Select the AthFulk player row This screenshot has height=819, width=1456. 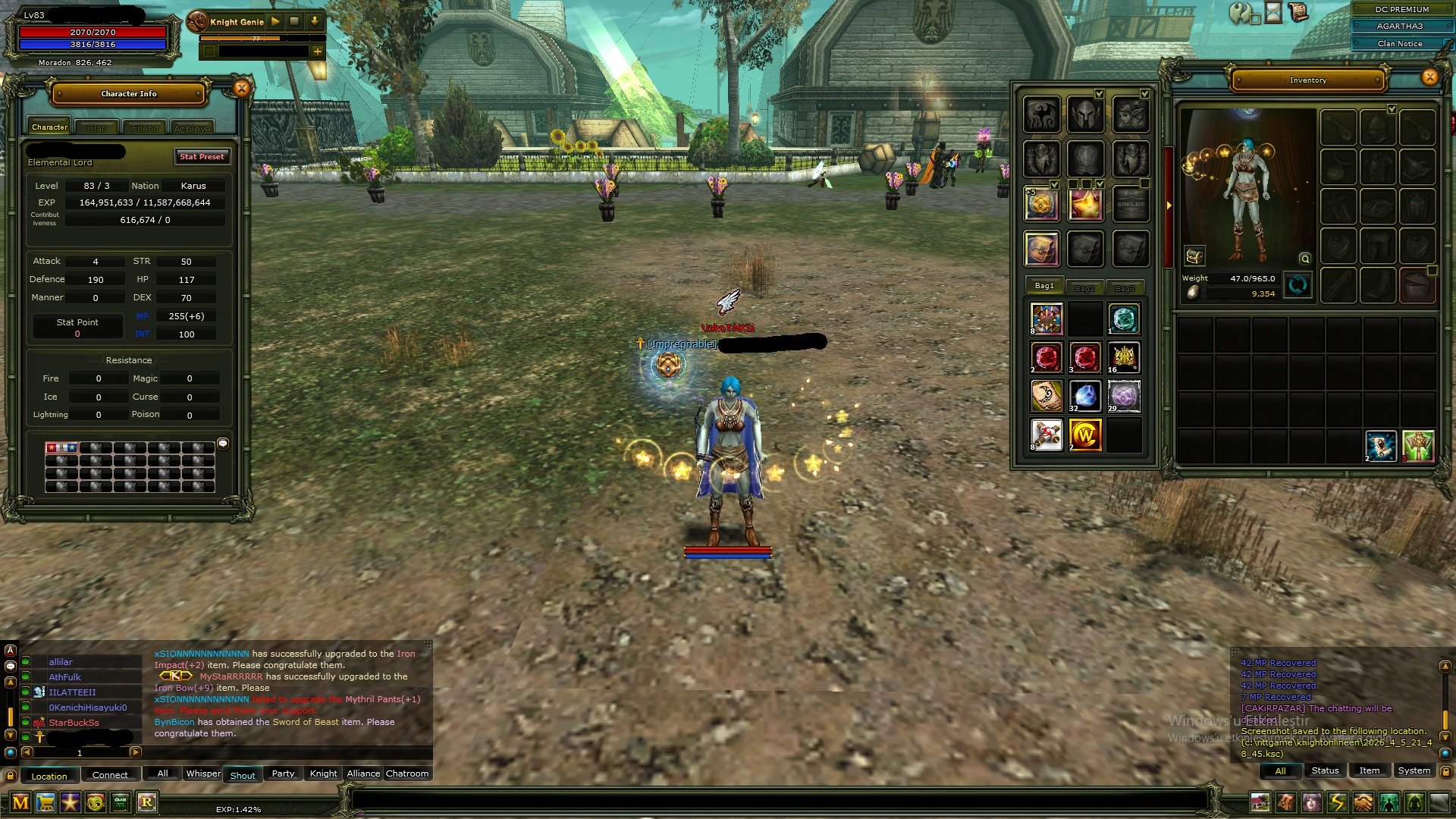pos(65,677)
